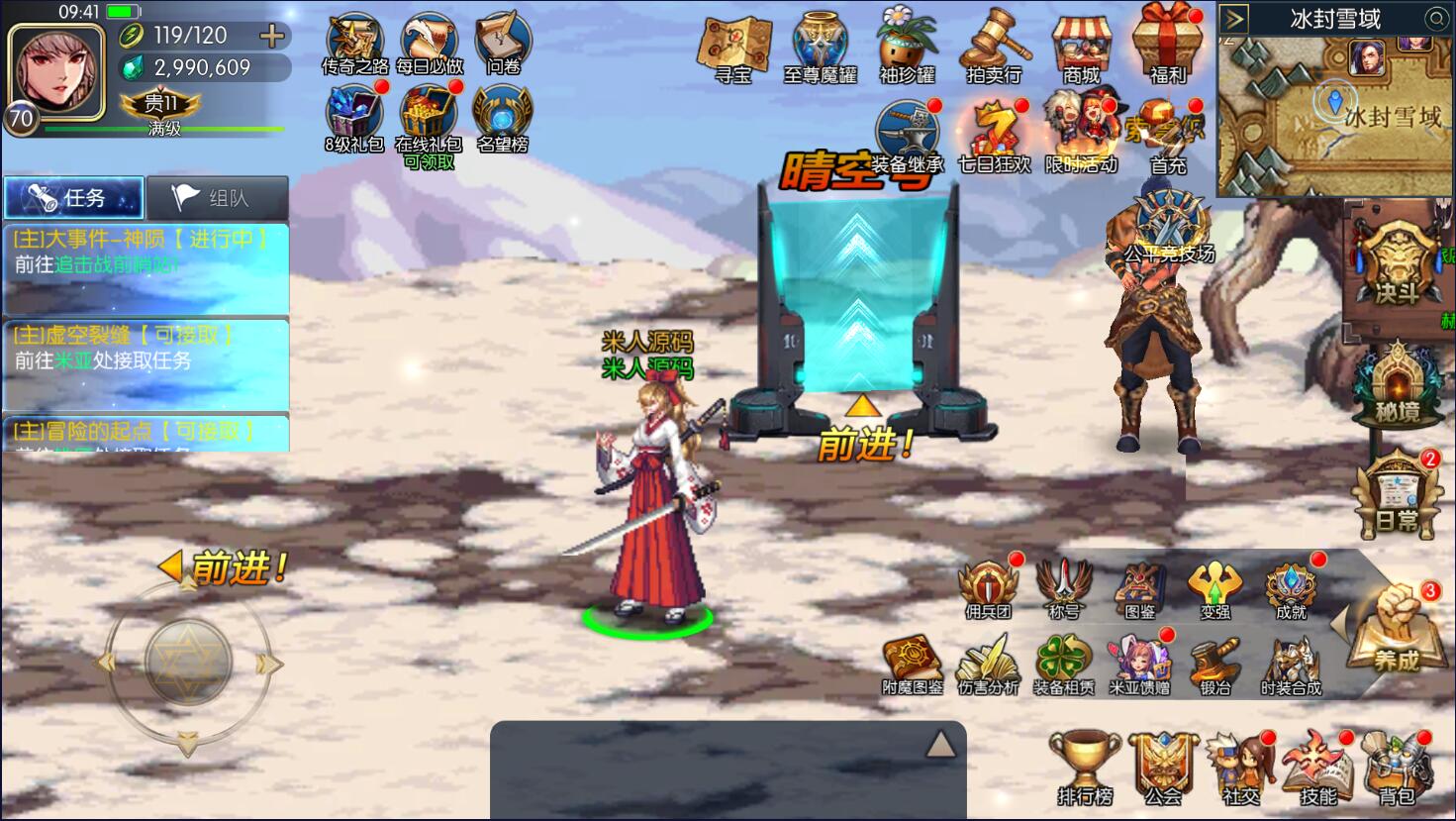Open the 技能 skills book

pos(1317,769)
